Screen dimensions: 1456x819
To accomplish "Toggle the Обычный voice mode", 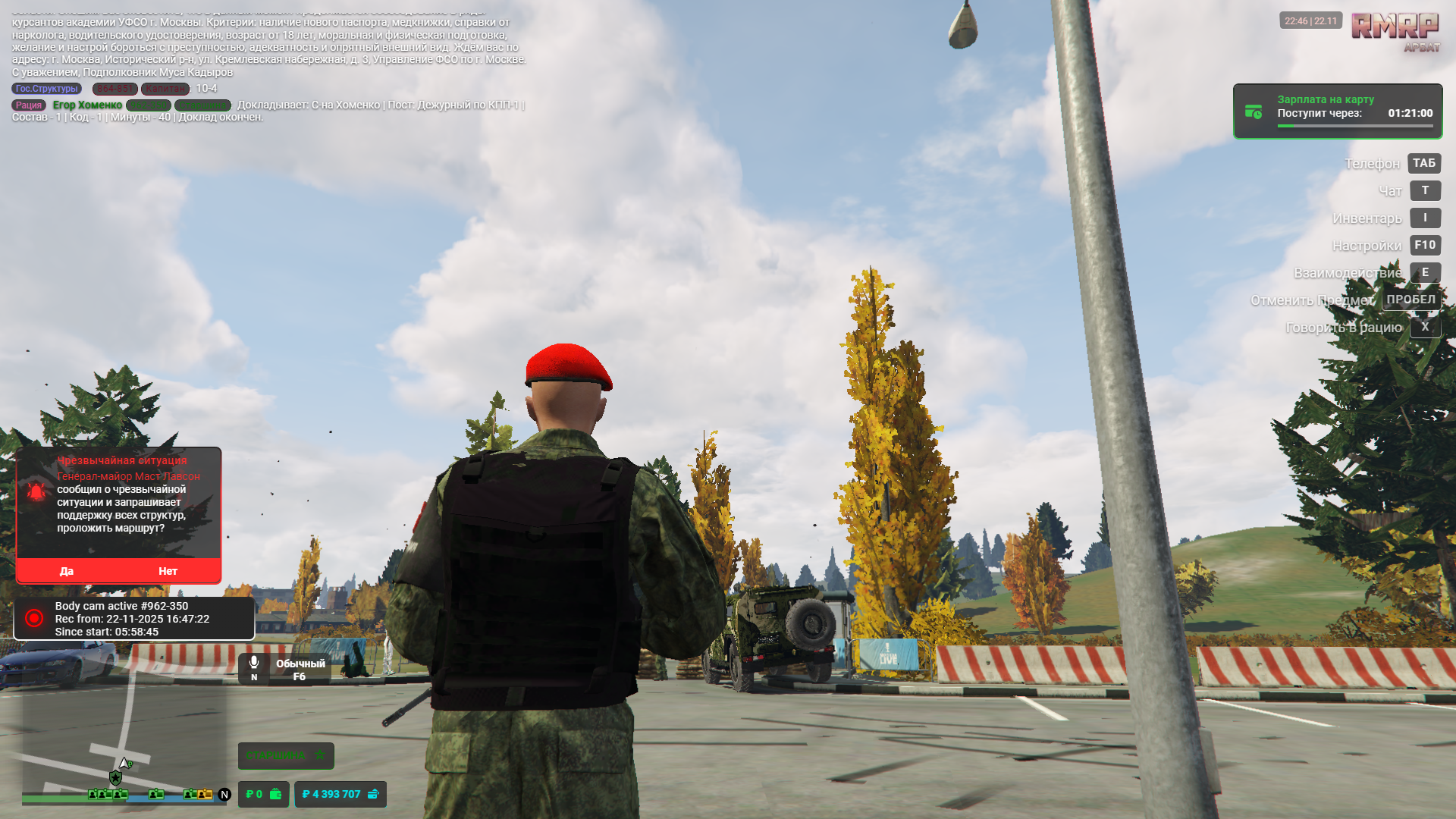I will (x=300, y=664).
